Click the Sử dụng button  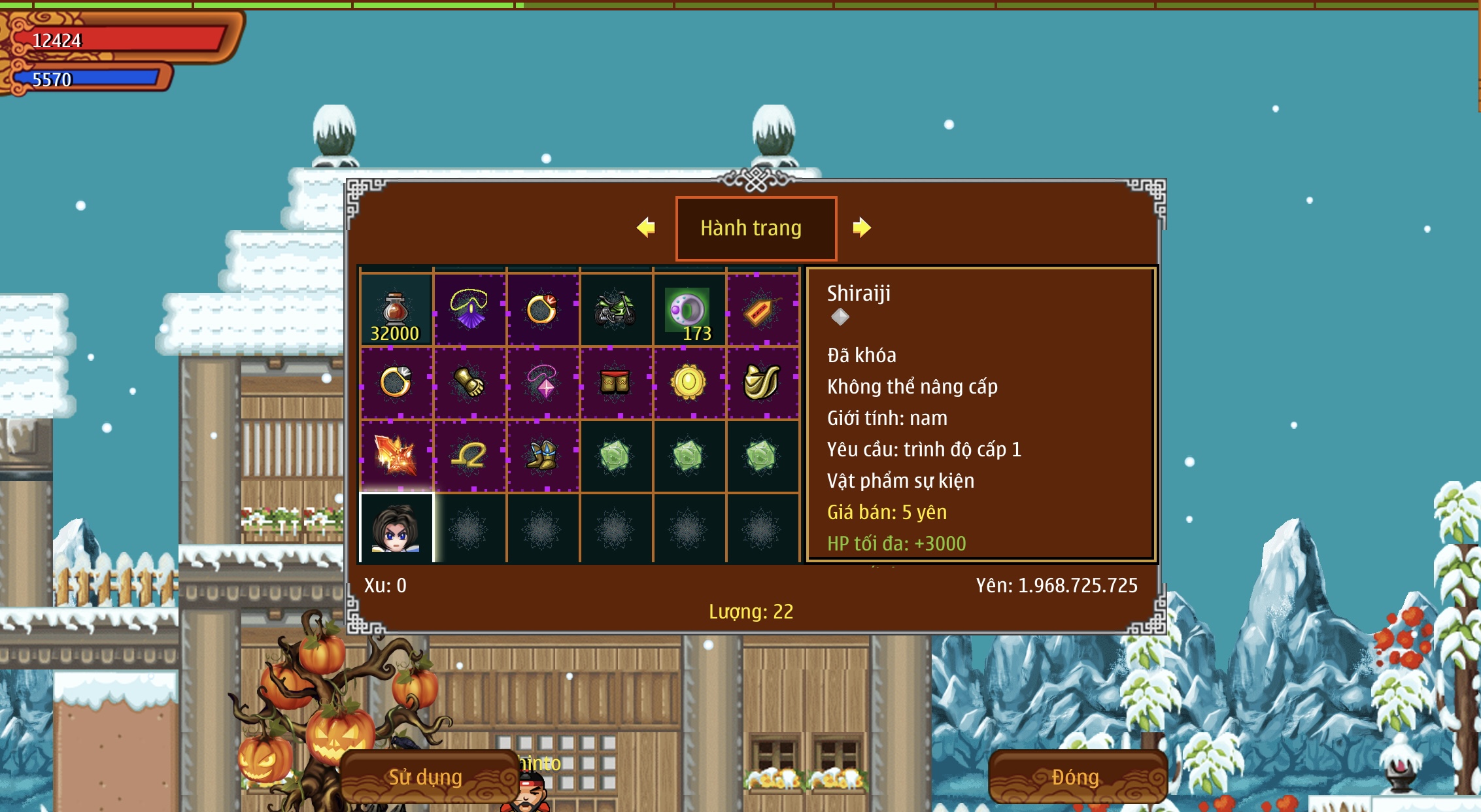pyautogui.click(x=426, y=777)
